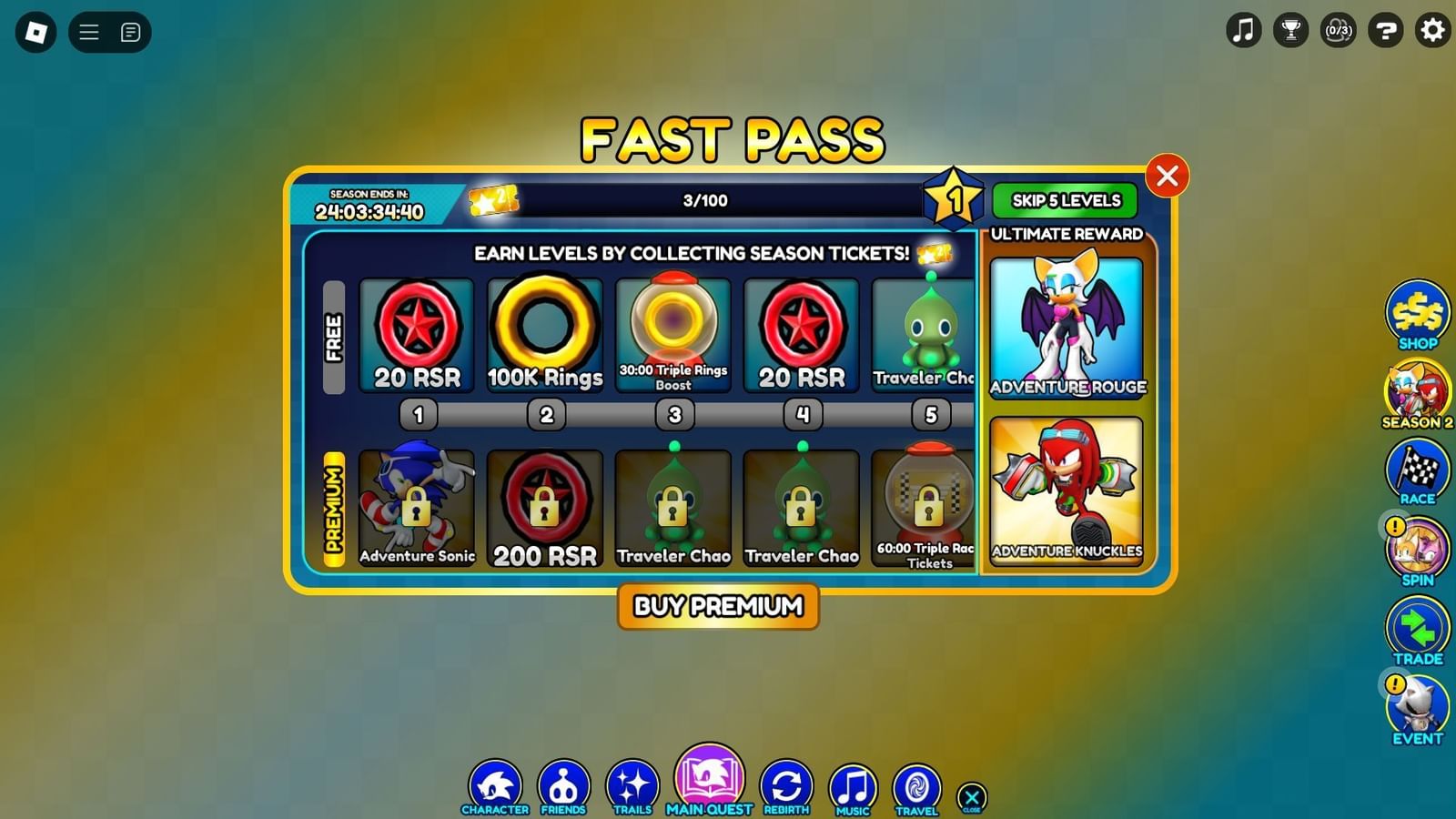Open the Shop from the sidebar

point(1418,314)
